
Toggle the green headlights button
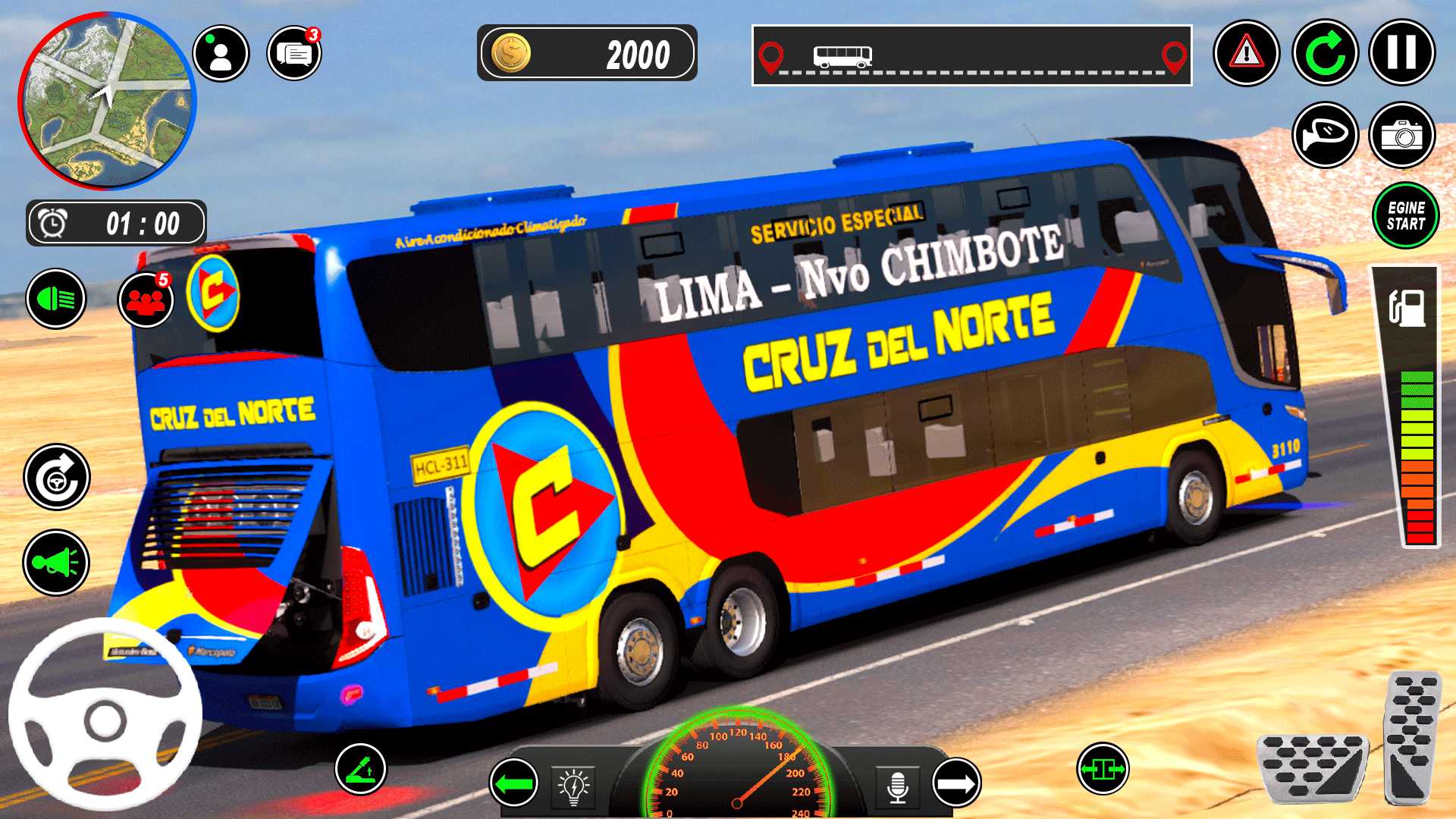56,299
